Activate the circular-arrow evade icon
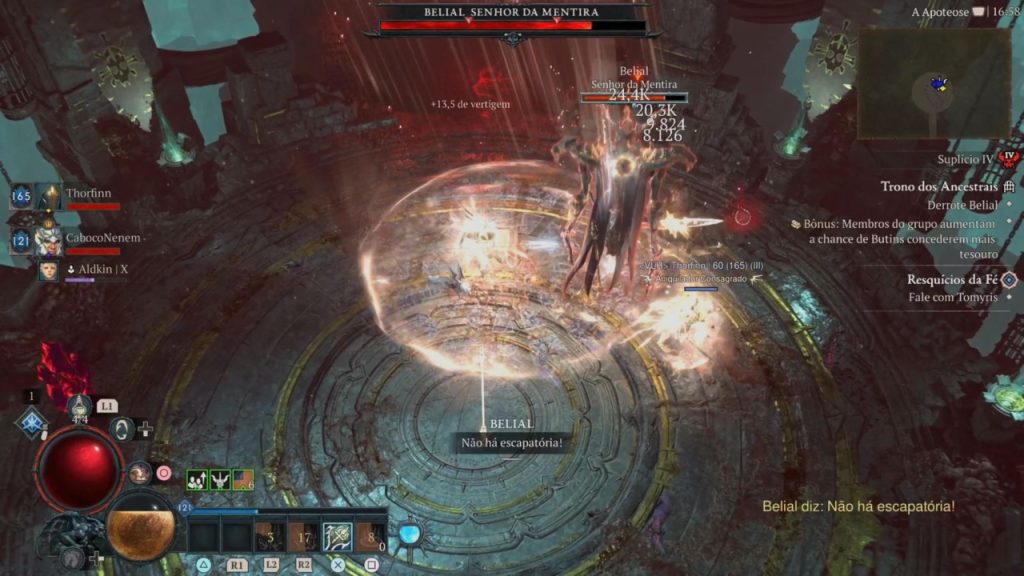This screenshot has width=1024, height=576. click(x=123, y=429)
